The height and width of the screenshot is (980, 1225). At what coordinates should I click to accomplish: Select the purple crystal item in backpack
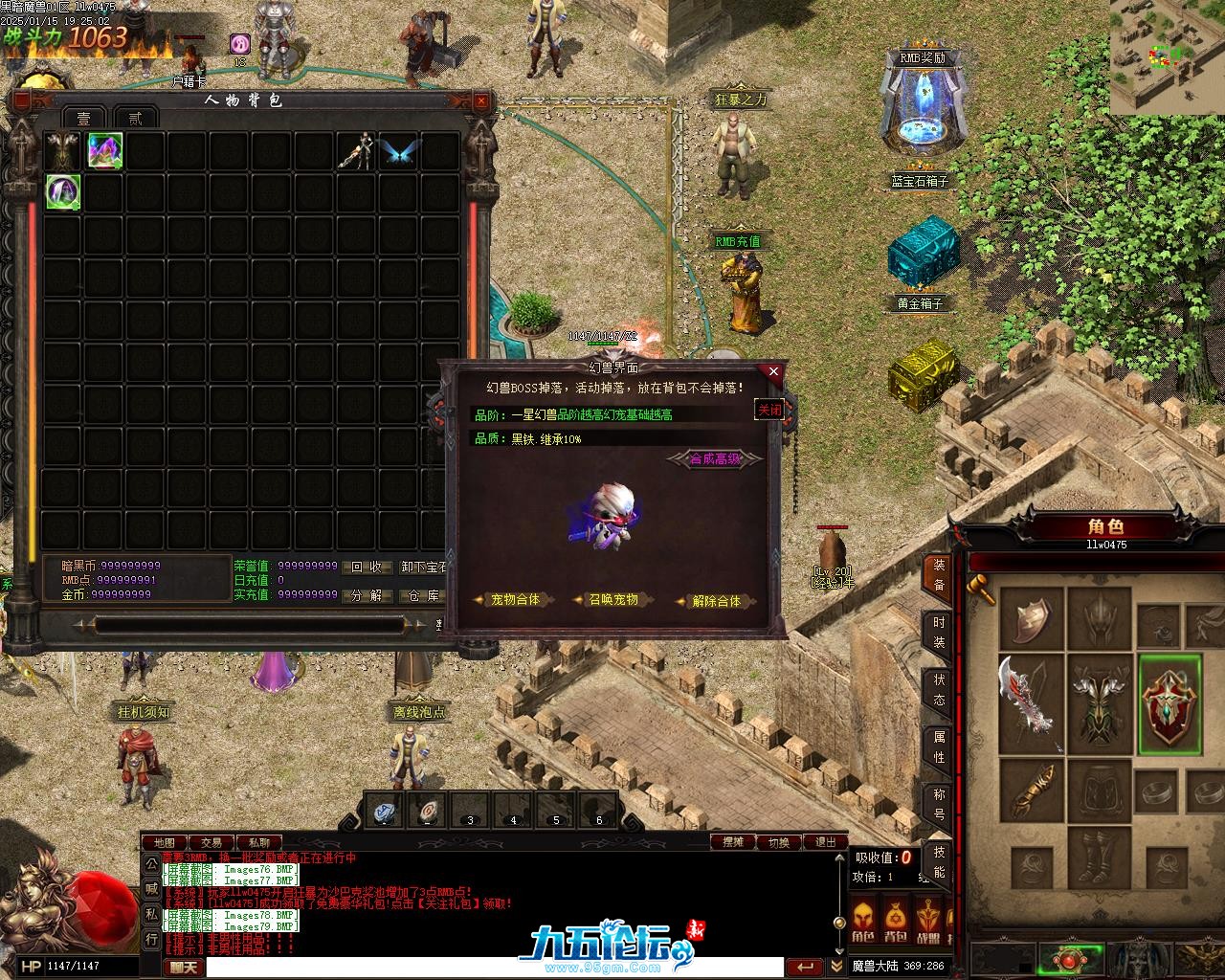(x=105, y=151)
